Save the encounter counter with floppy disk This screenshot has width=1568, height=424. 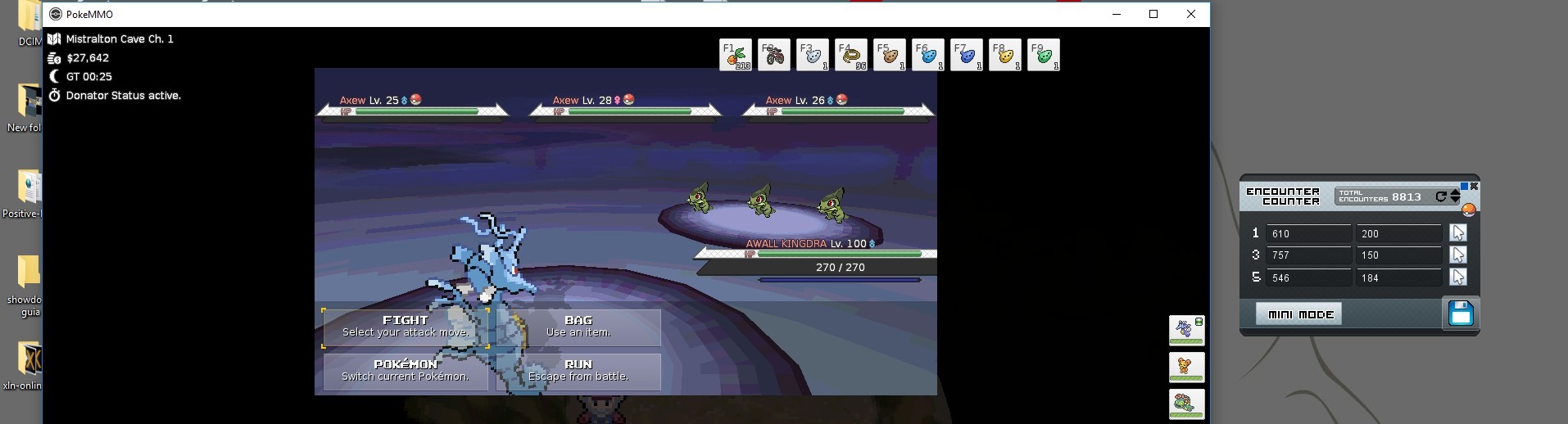point(1461,313)
